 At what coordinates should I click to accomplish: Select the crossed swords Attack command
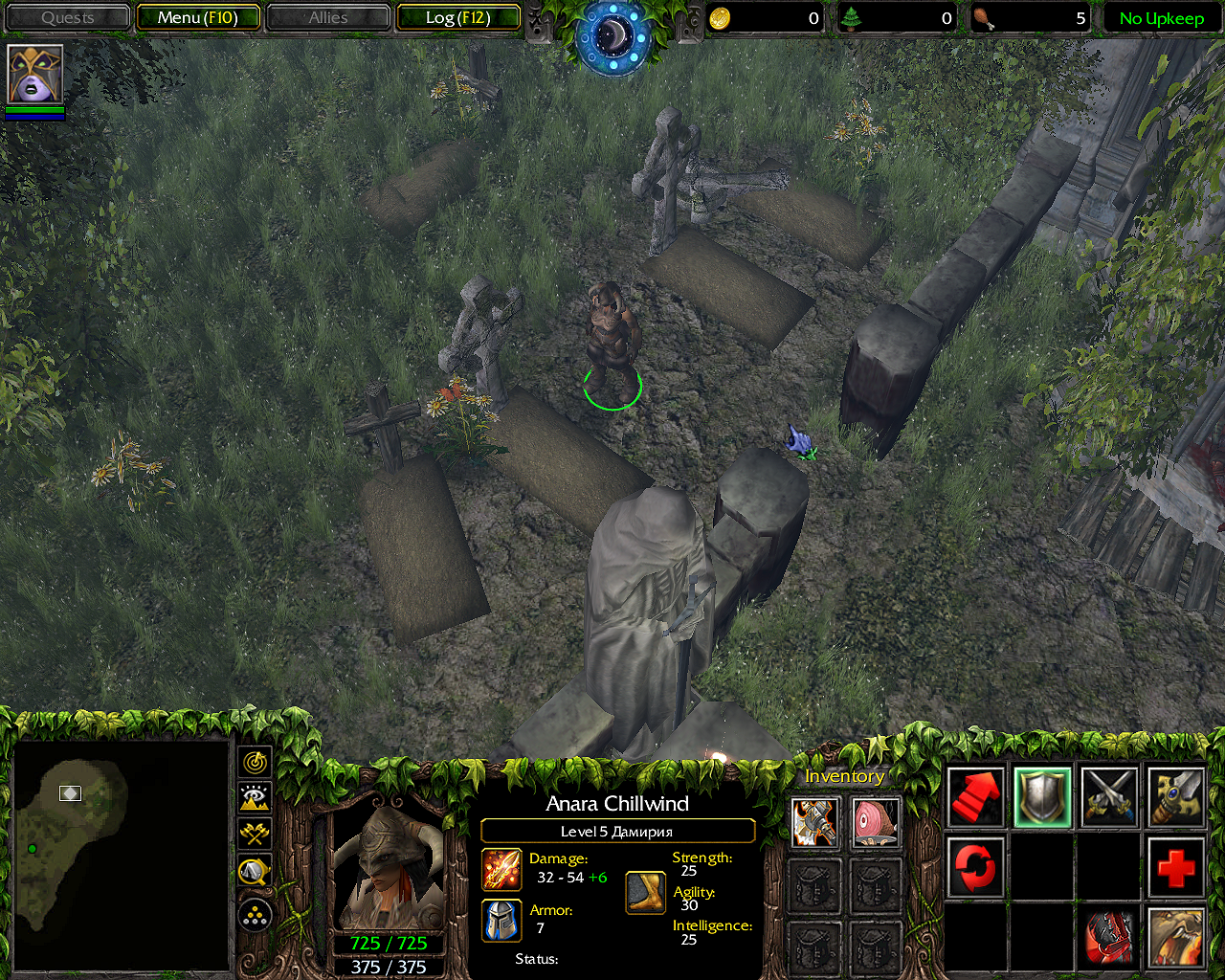pyautogui.click(x=1109, y=797)
